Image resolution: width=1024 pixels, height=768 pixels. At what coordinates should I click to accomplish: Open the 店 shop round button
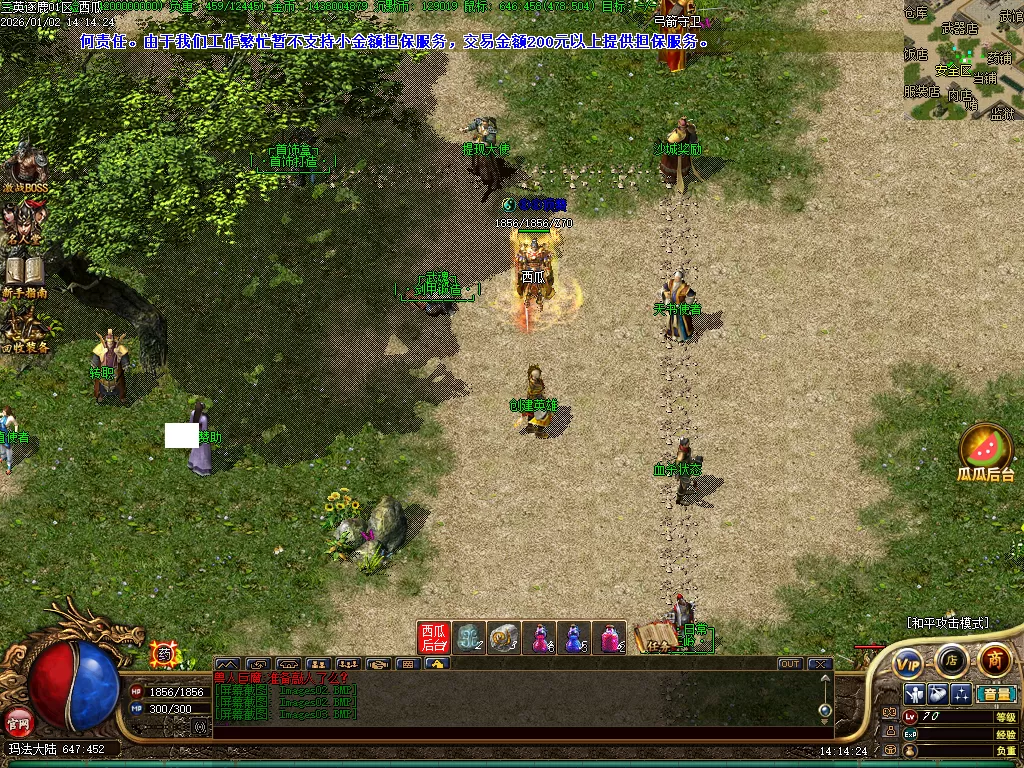tap(951, 660)
